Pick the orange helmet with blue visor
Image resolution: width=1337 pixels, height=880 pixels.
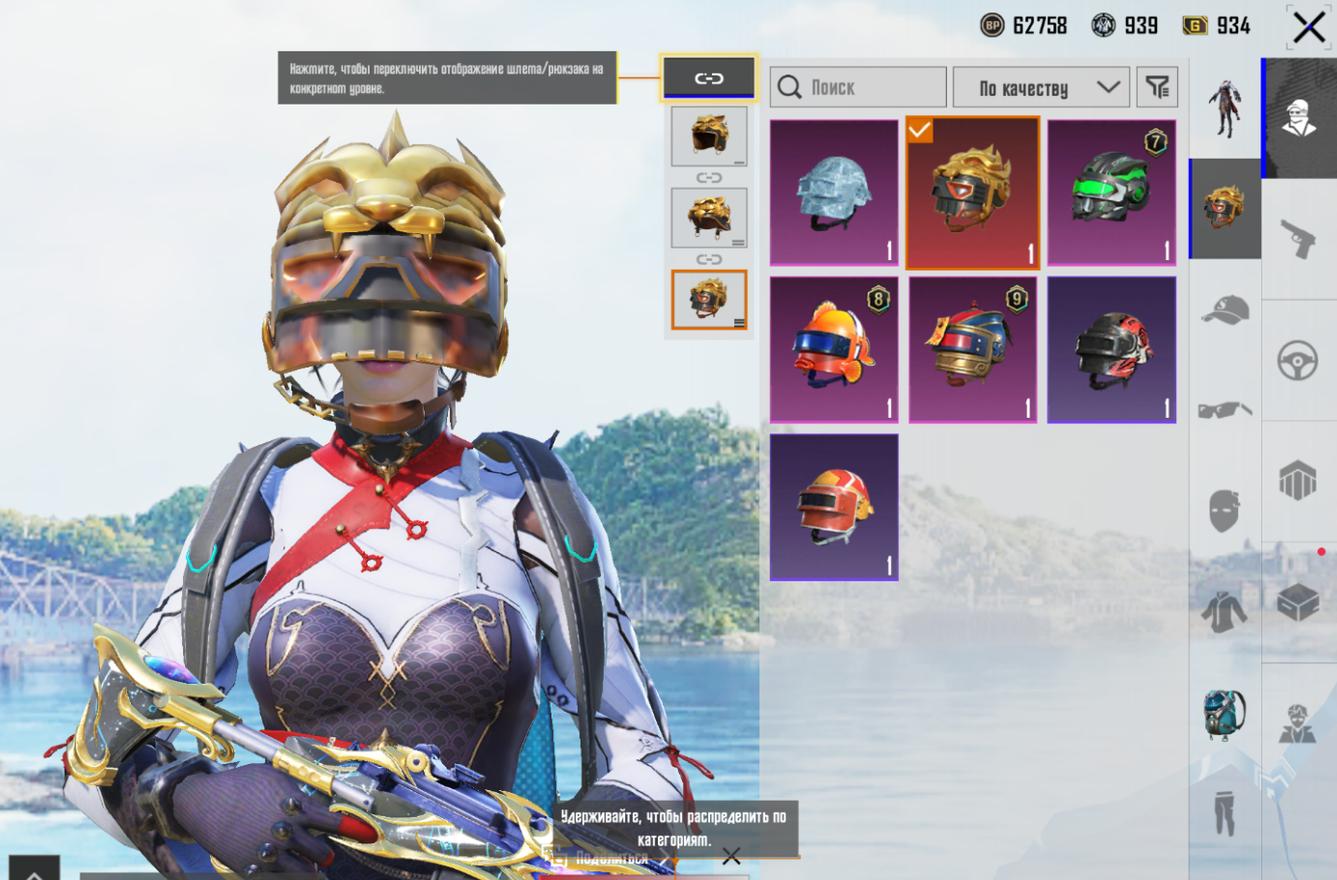click(834, 349)
